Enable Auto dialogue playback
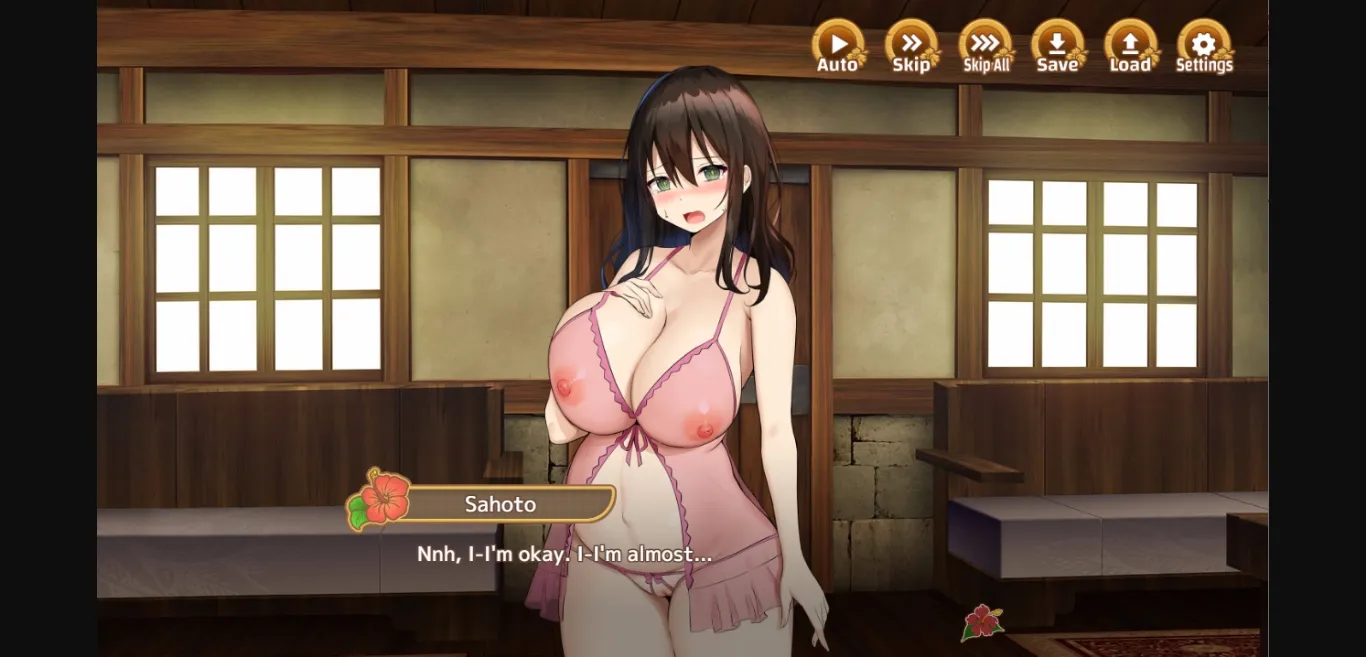 [x=838, y=45]
